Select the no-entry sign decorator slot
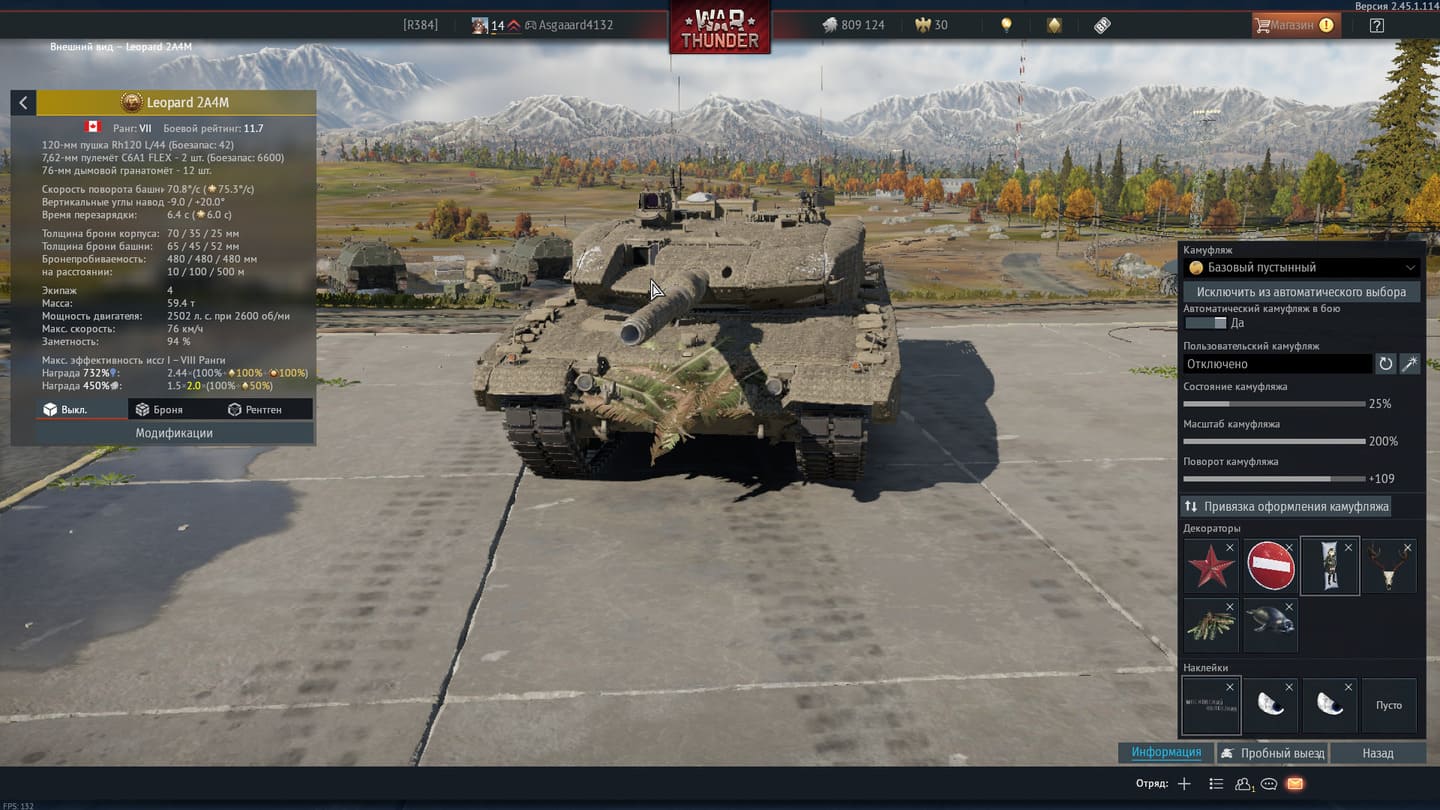Viewport: 1440px width, 810px height. (x=1270, y=566)
